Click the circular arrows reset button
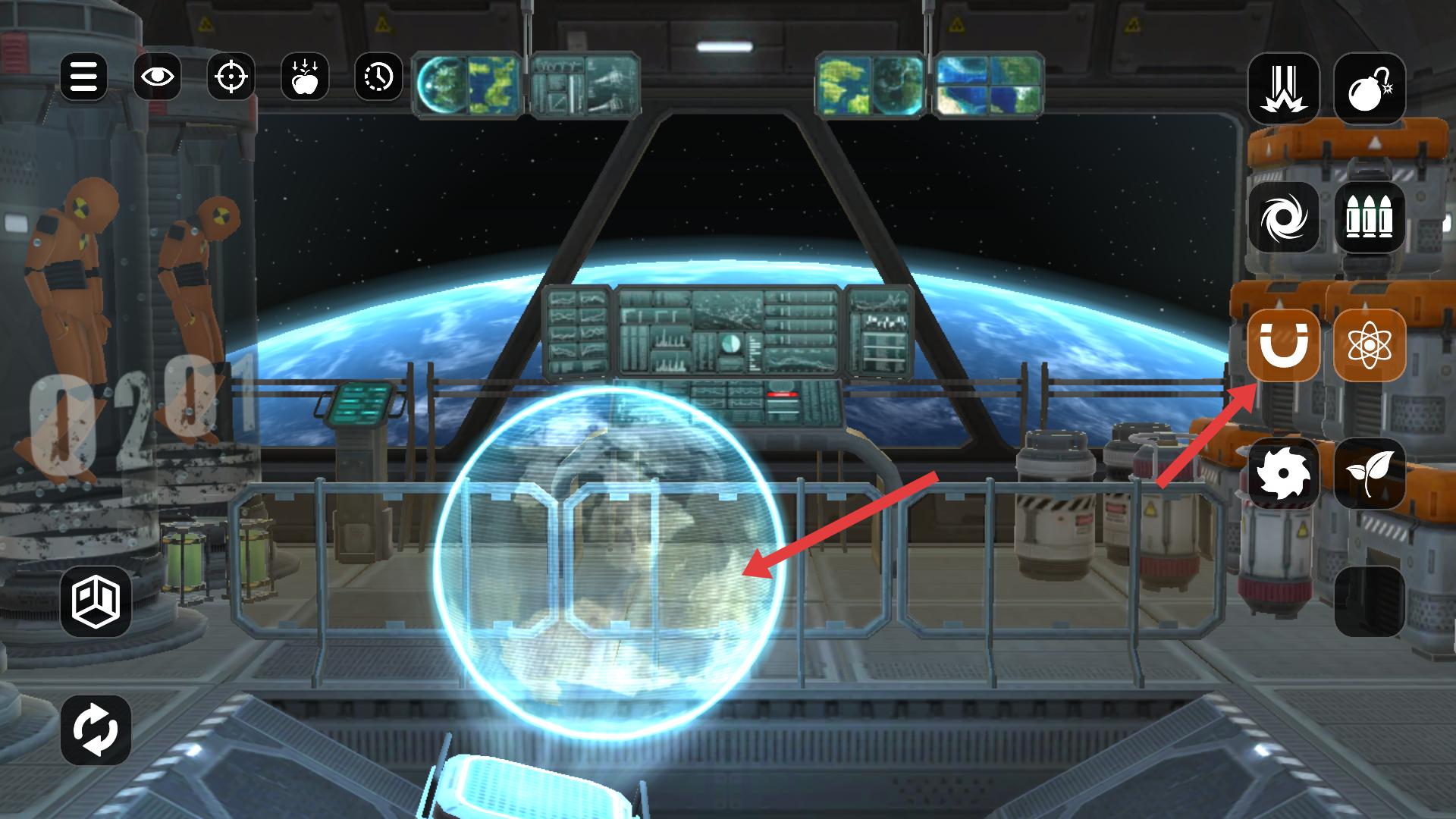Image resolution: width=1456 pixels, height=819 pixels. [96, 730]
